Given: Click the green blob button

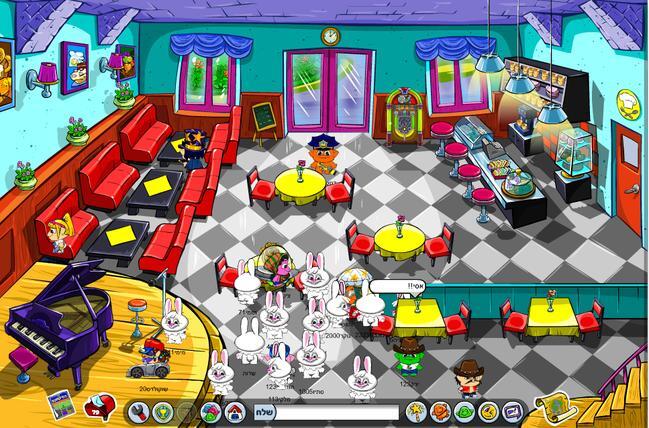Looking at the screenshot, I should (x=463, y=411).
